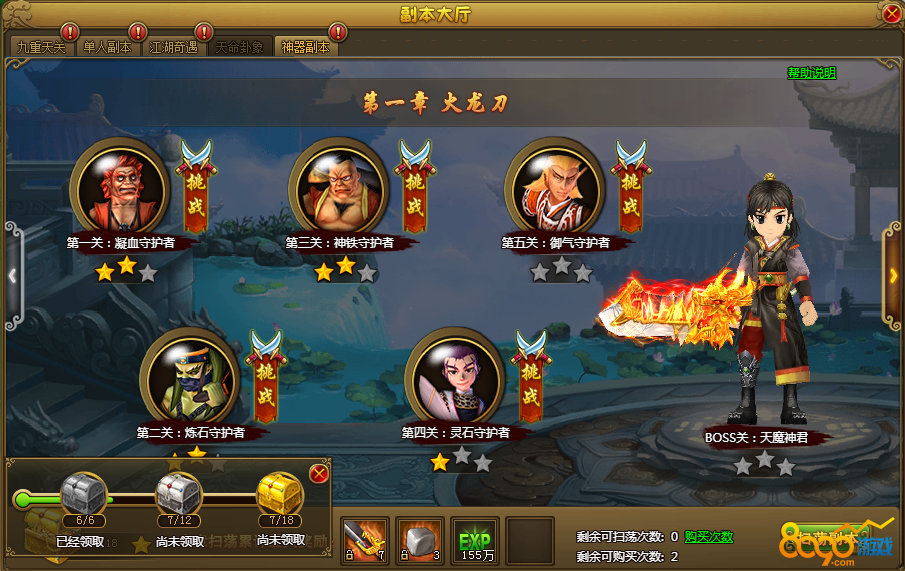This screenshot has width=905, height=571.
Task: Select the flaming sword reward item
Action: coord(364,540)
